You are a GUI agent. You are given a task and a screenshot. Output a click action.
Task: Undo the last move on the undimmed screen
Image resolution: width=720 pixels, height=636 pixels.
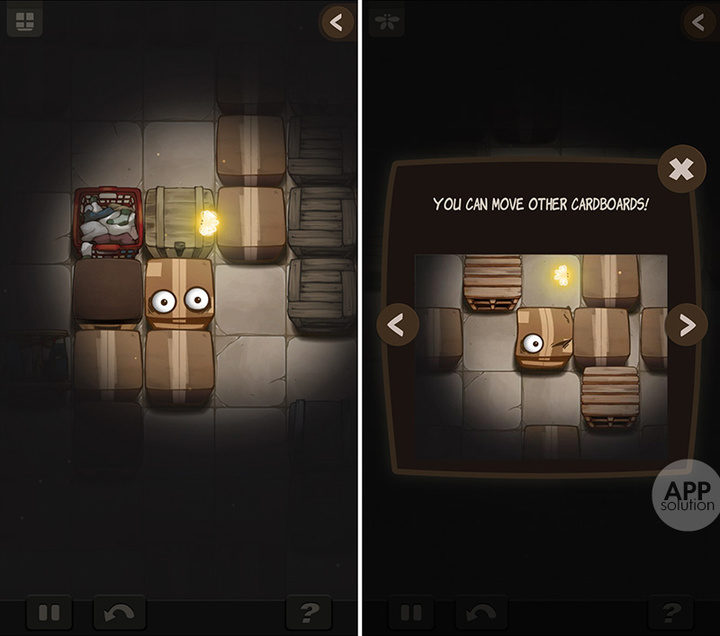[x=120, y=611]
